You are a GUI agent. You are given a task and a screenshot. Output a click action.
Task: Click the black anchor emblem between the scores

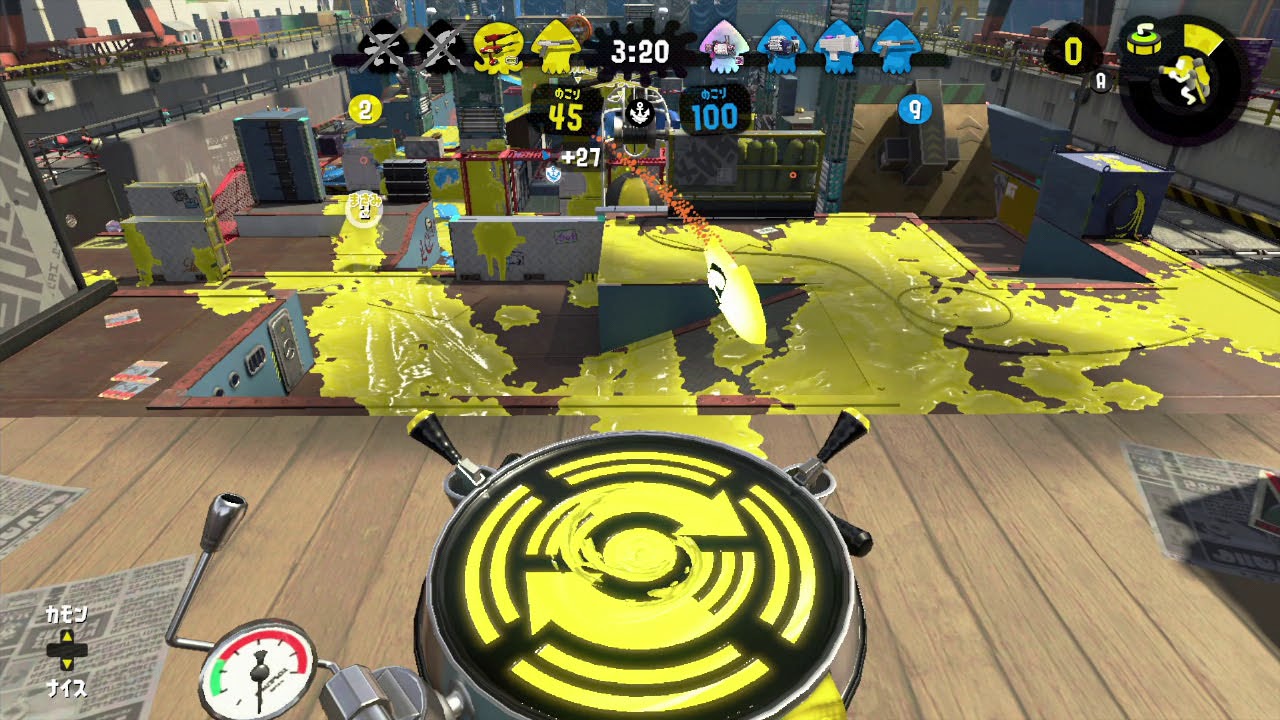(639, 113)
